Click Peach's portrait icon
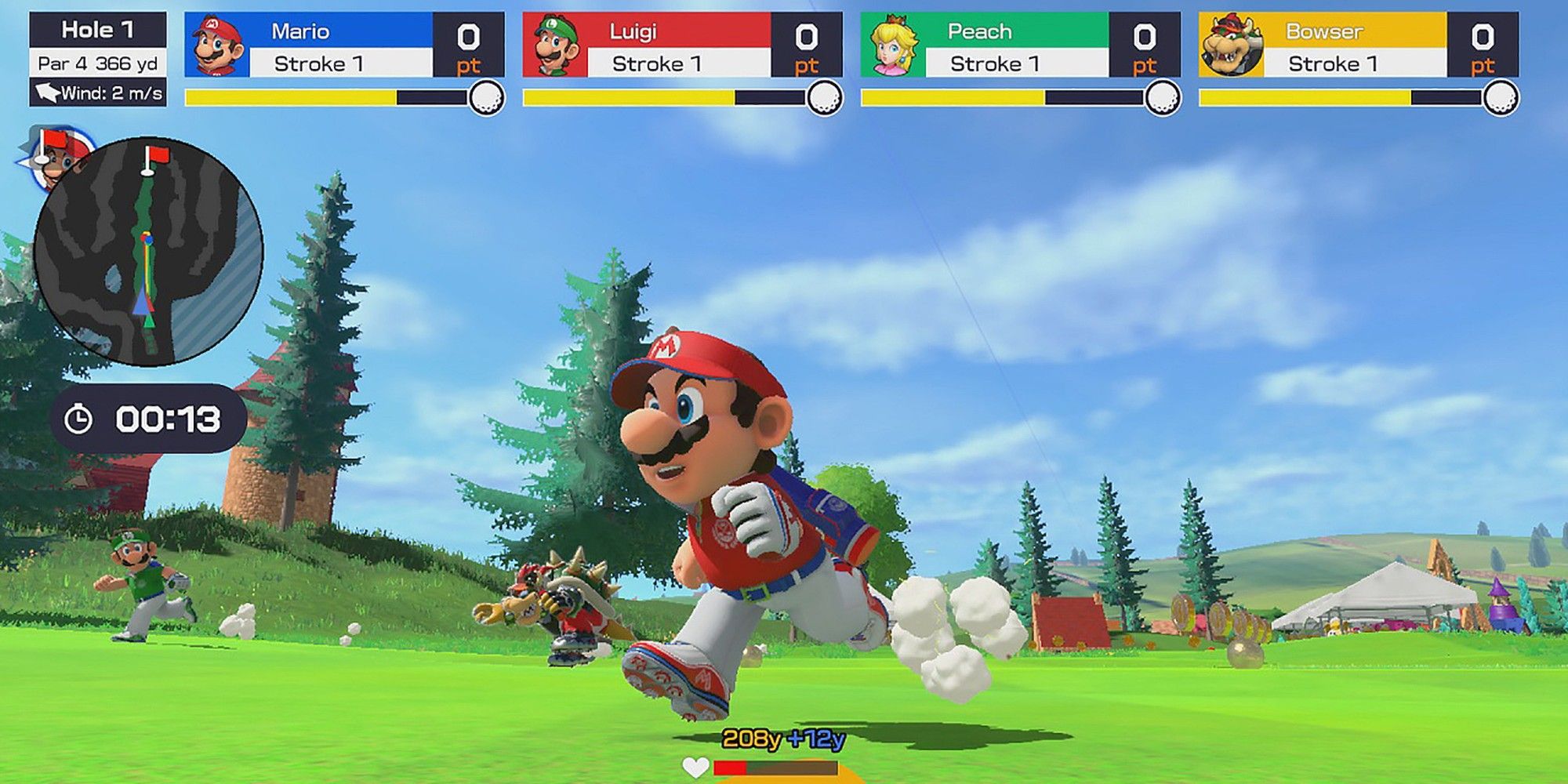Viewport: 1568px width, 784px height. 893,45
